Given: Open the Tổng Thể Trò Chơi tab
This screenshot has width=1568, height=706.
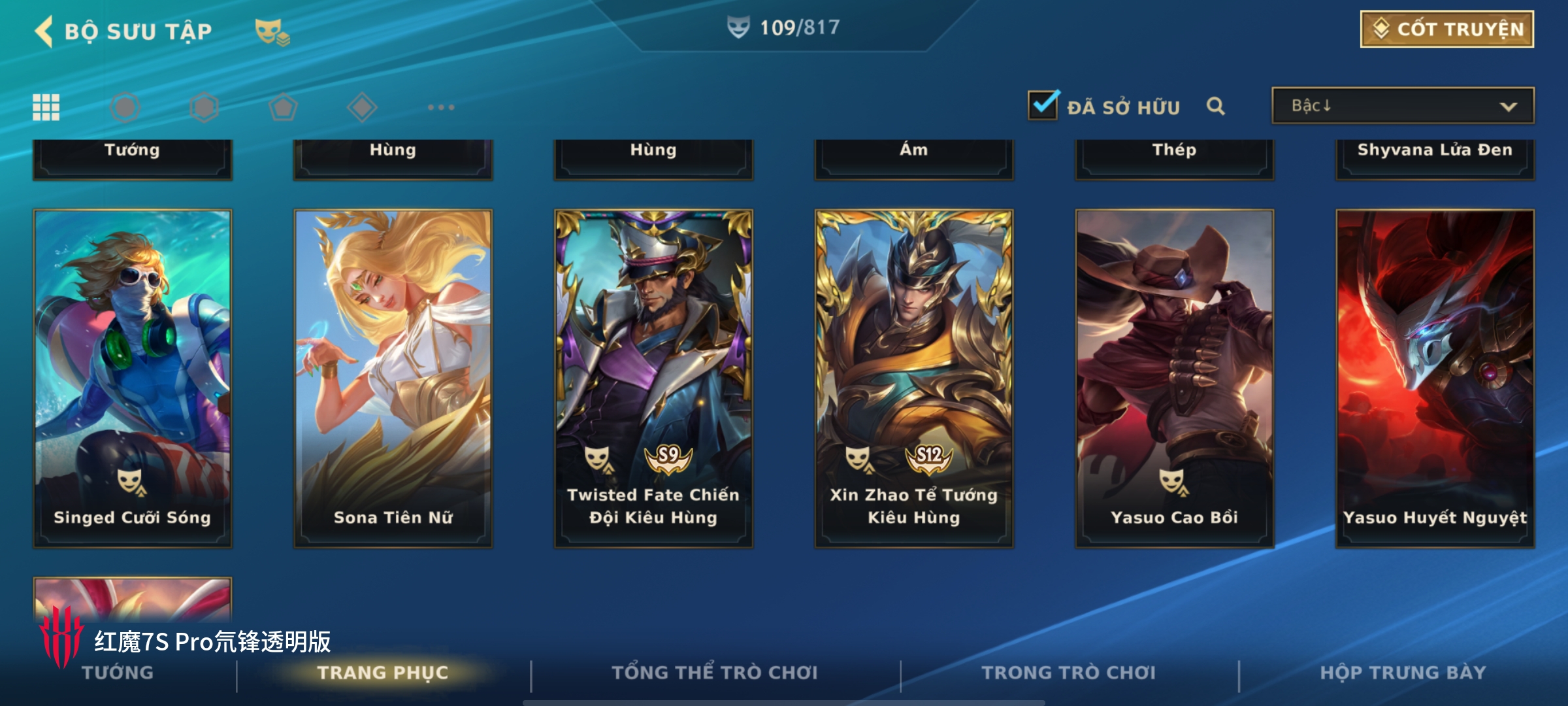Looking at the screenshot, I should pyautogui.click(x=715, y=673).
